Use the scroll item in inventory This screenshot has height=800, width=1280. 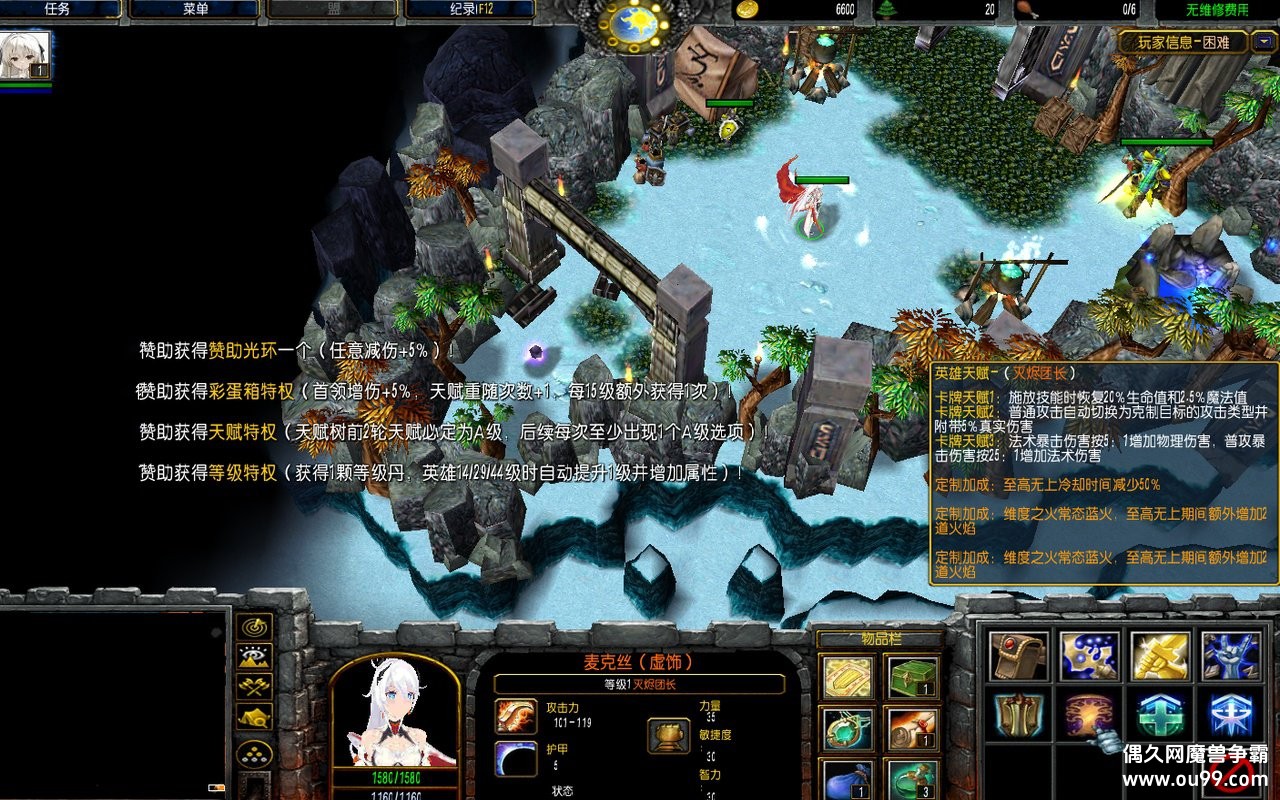point(912,729)
